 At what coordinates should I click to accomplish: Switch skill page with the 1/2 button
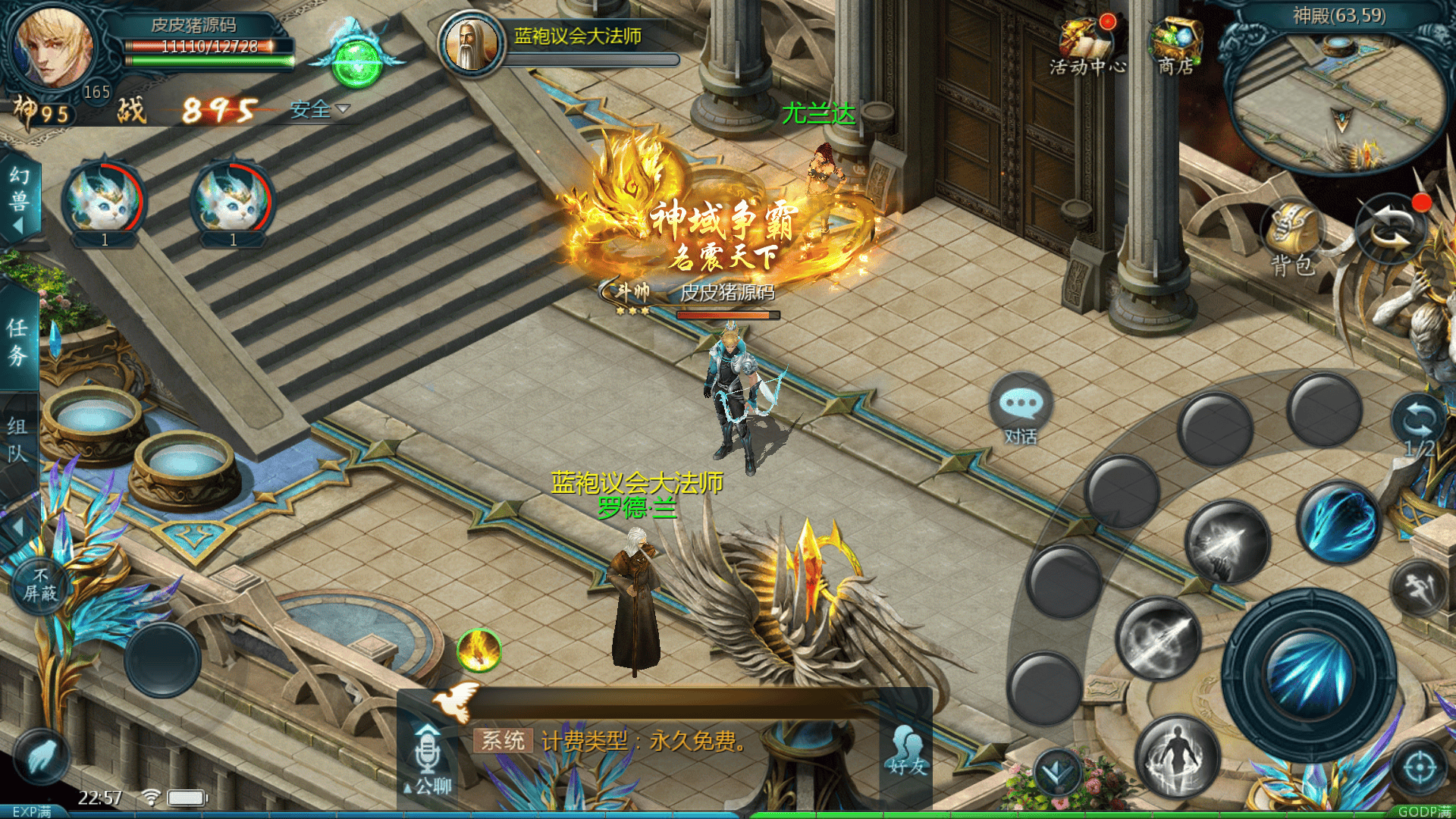coord(1417,426)
